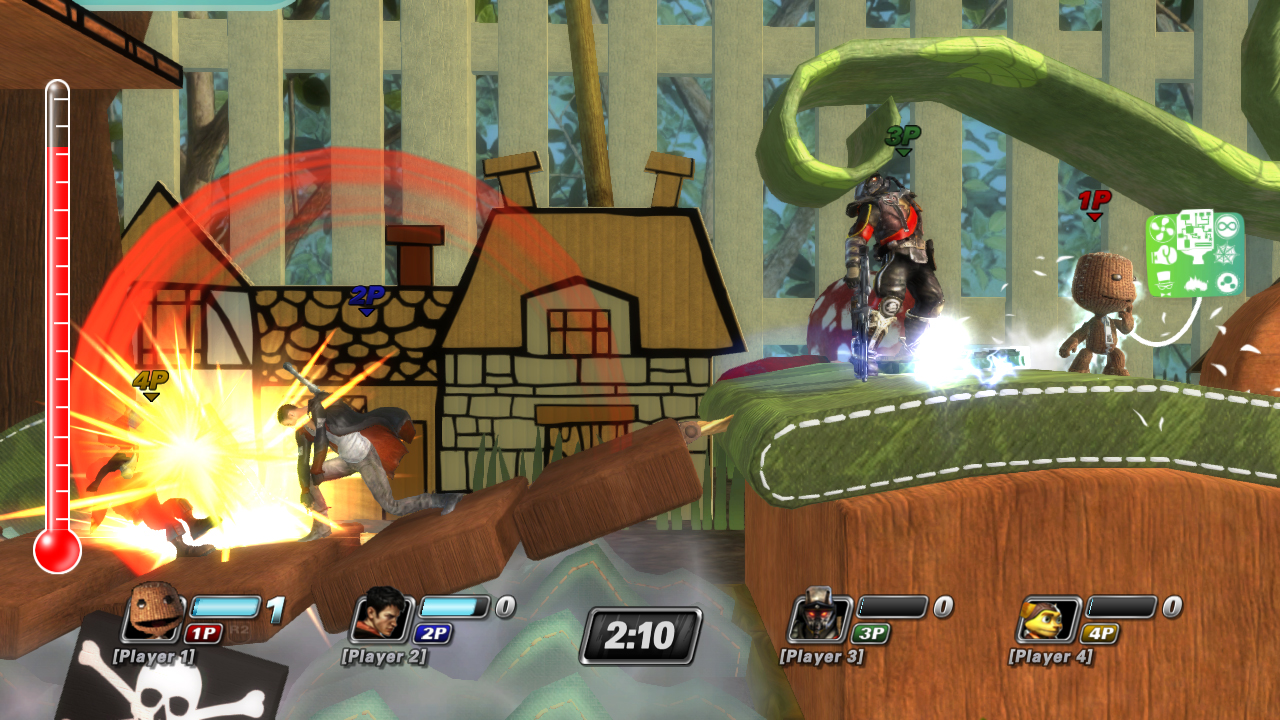Select the fan sticker in Sackboy's popit panel

(1163, 227)
